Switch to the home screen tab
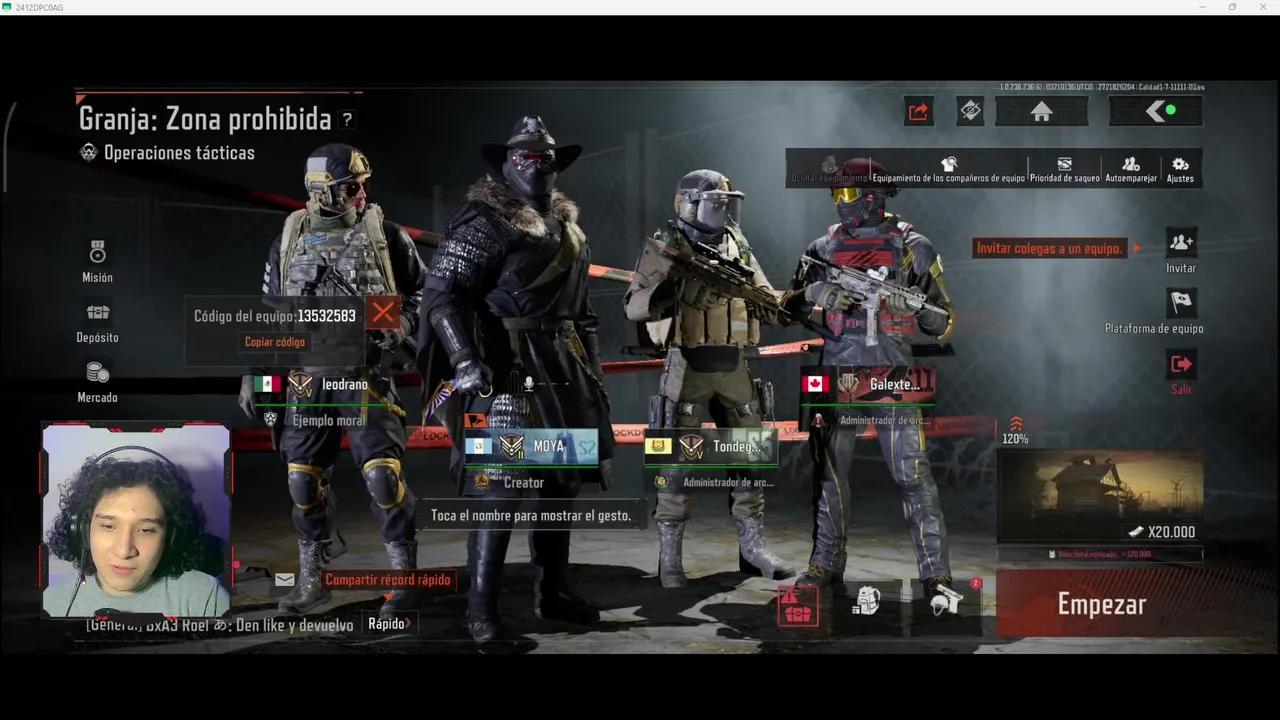Viewport: 1280px width, 720px height. (x=1042, y=111)
